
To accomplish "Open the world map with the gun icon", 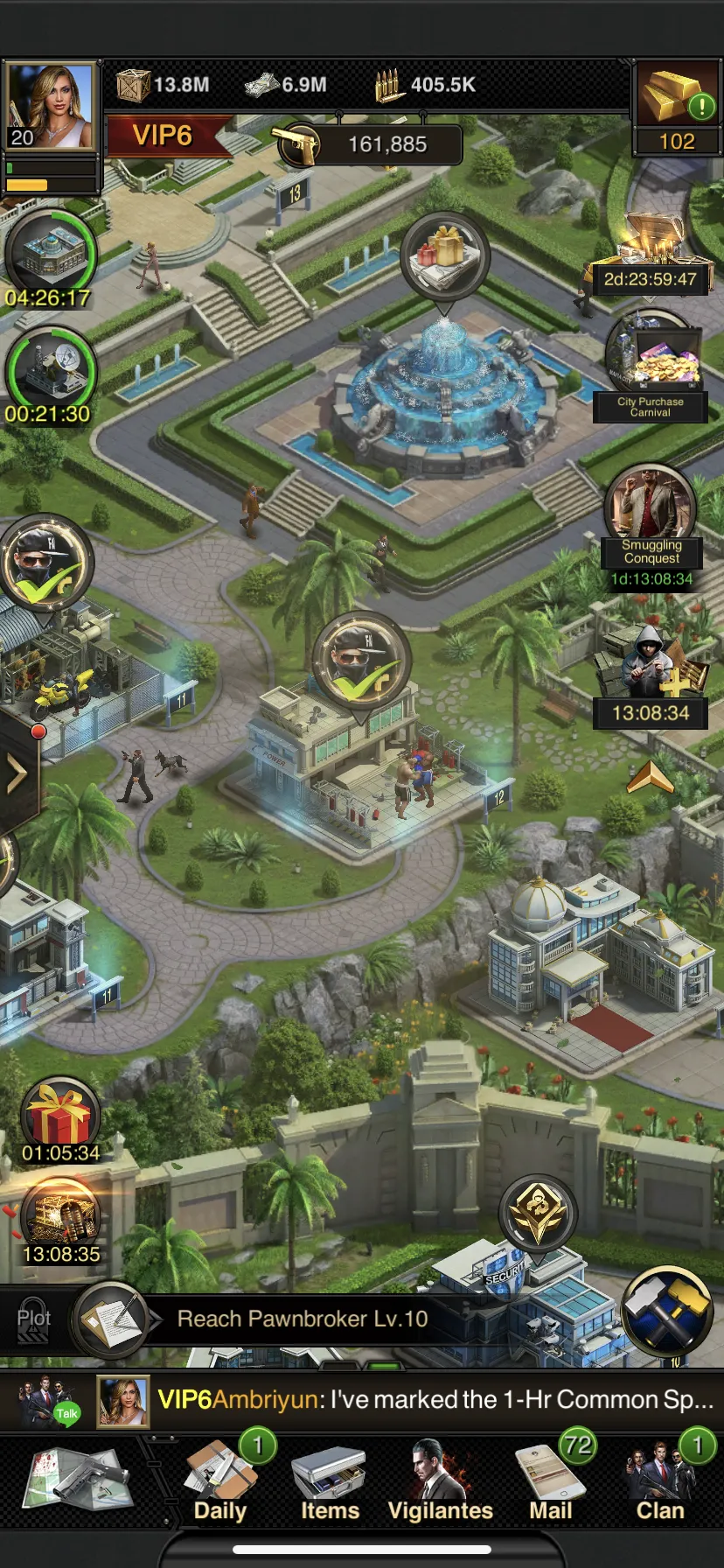I will click(79, 1480).
